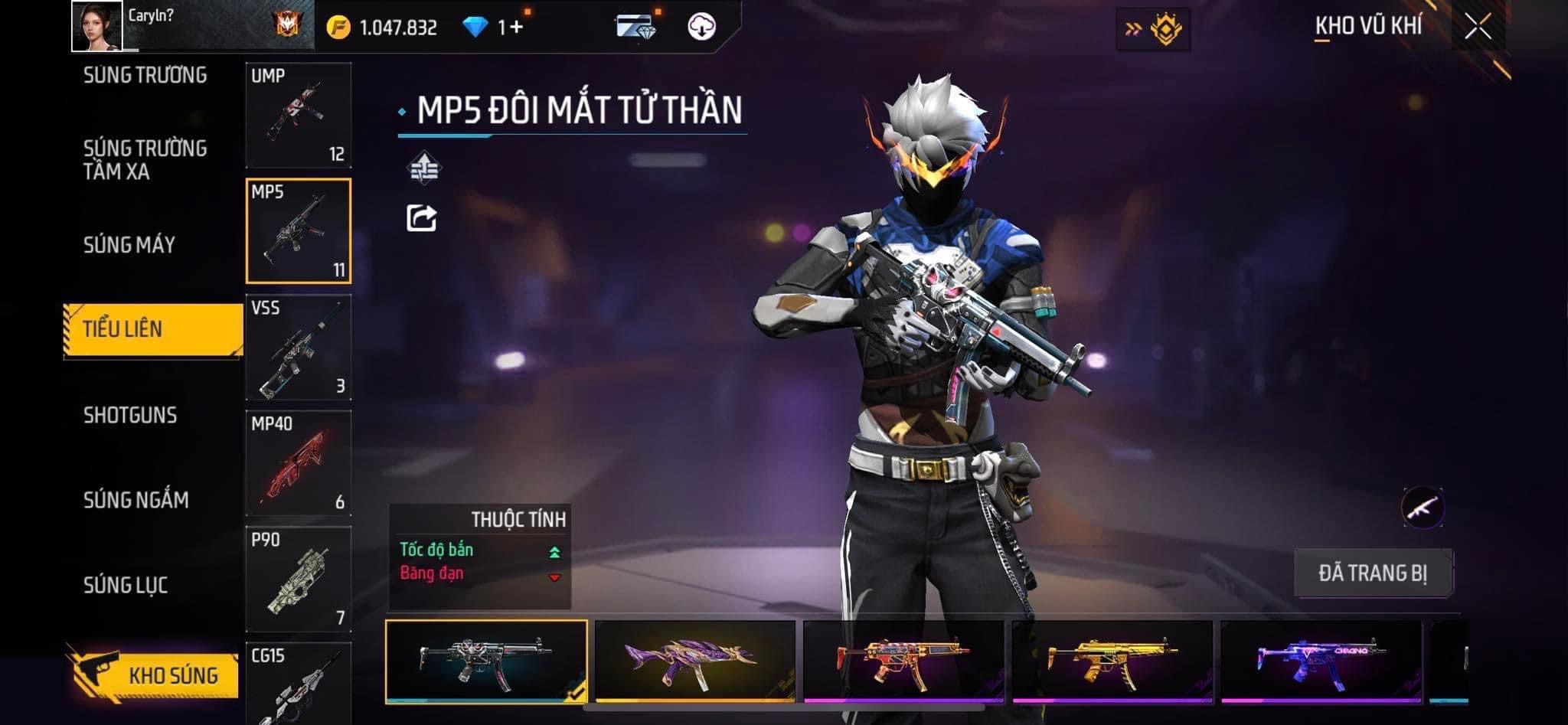Open the Shotguns category
The height and width of the screenshot is (725, 1568).
pos(130,415)
